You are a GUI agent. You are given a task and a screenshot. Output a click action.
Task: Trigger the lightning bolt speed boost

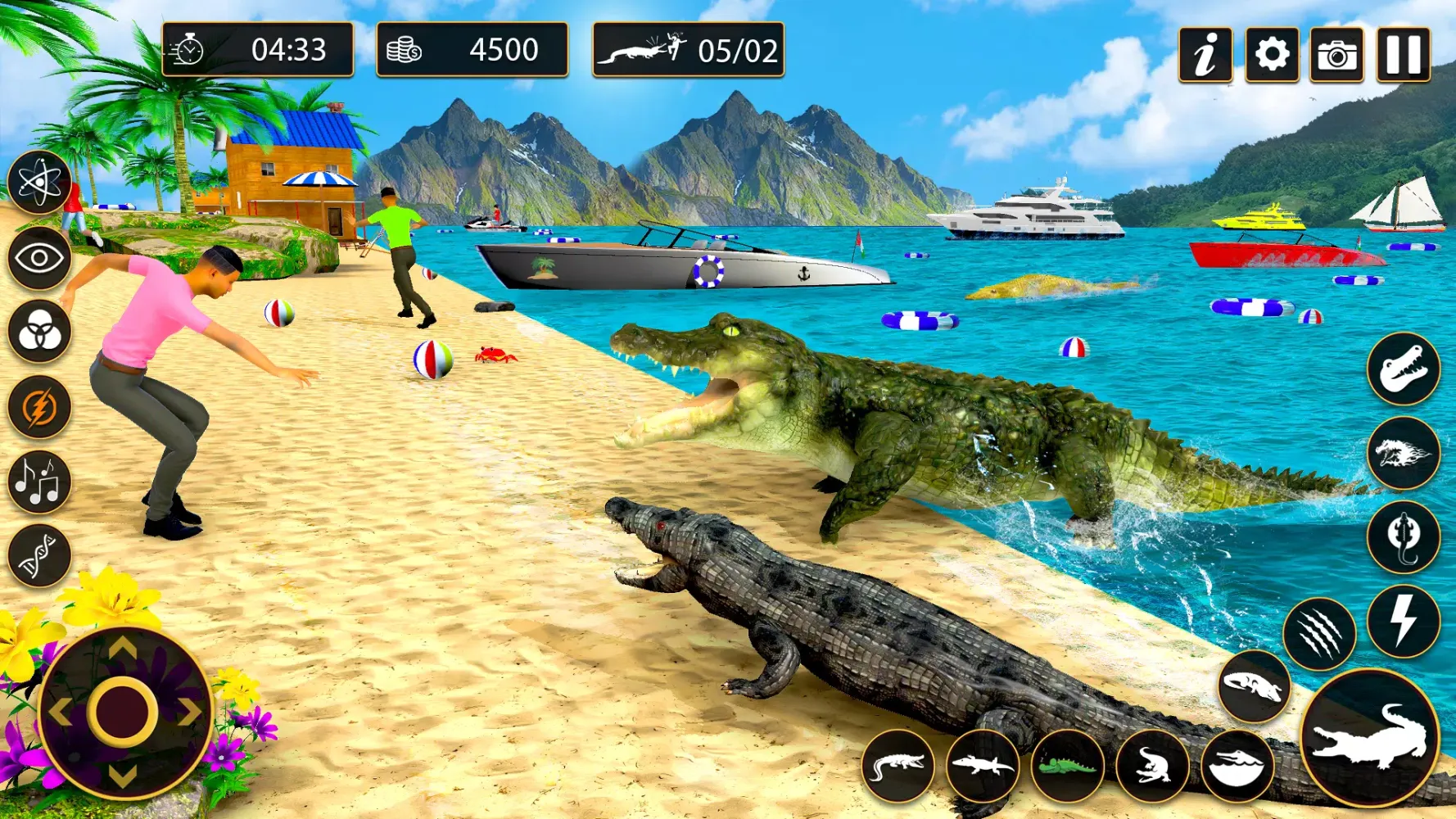[1405, 618]
